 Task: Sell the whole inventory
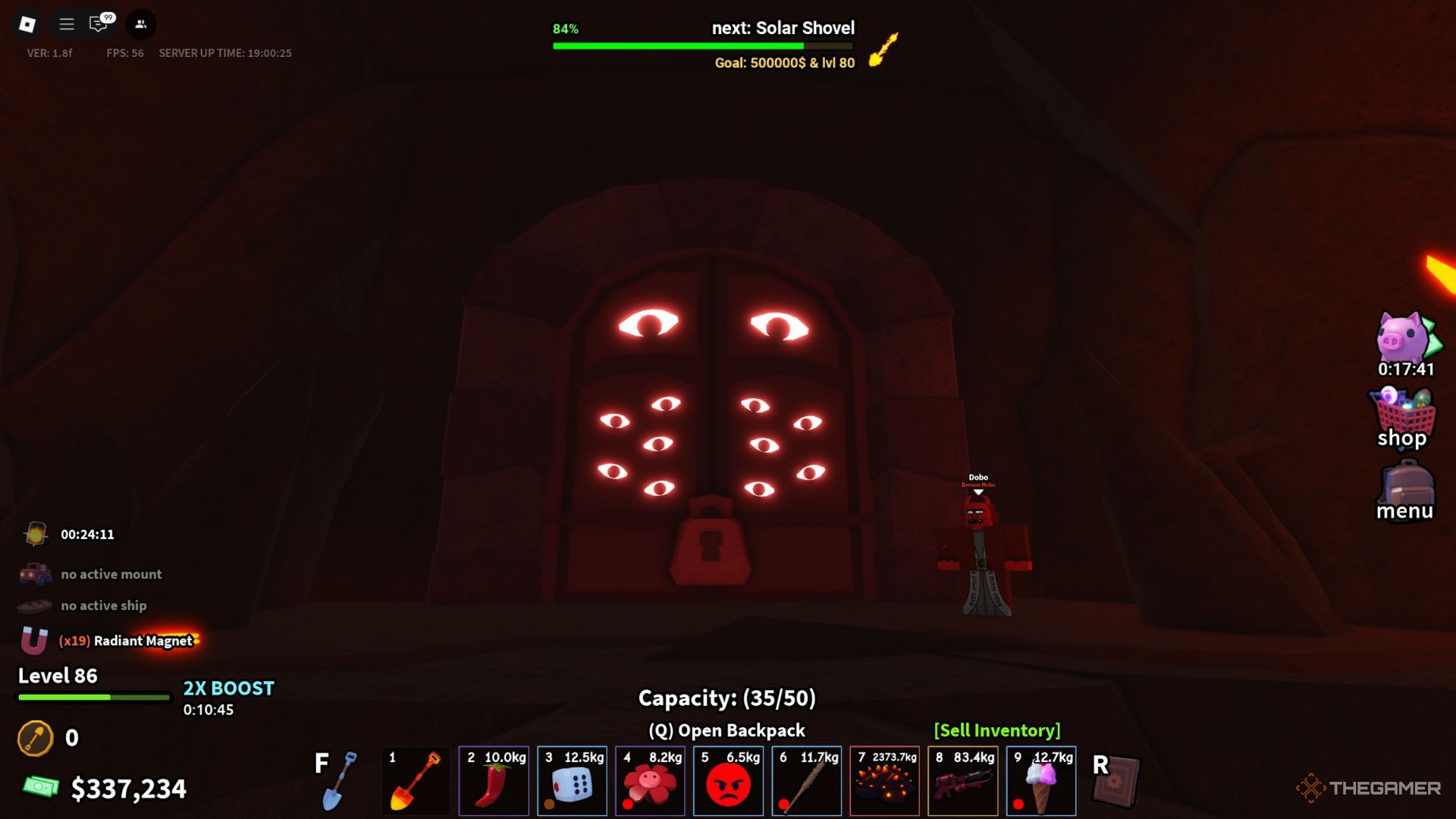click(996, 730)
